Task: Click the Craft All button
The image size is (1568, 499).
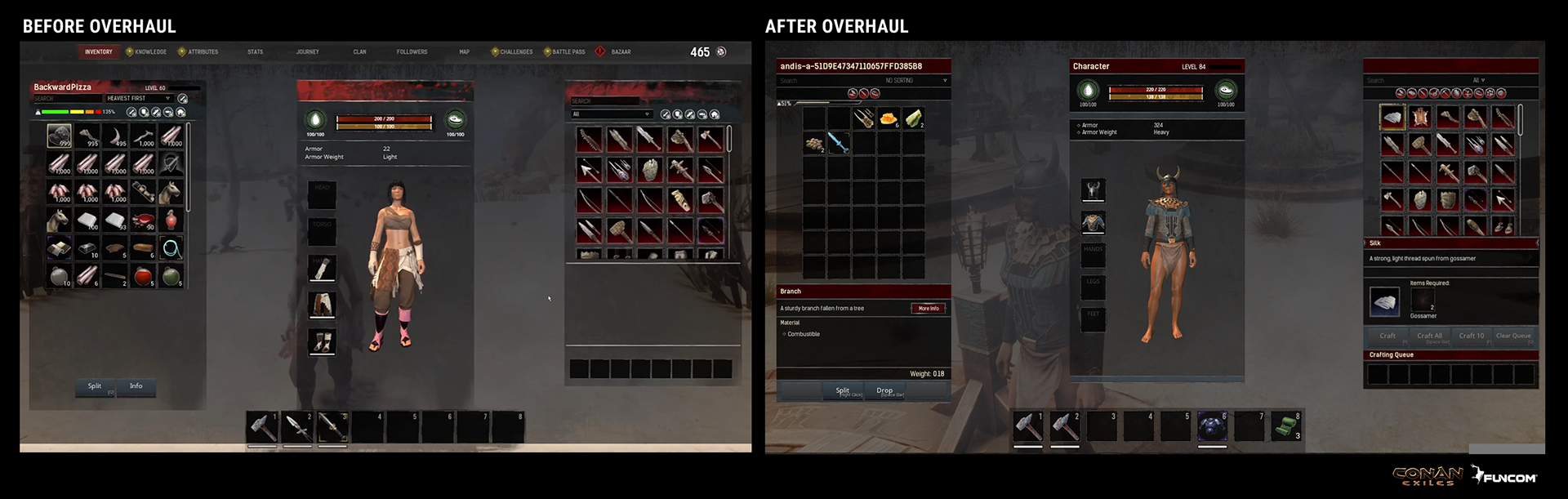Action: [x=1430, y=336]
